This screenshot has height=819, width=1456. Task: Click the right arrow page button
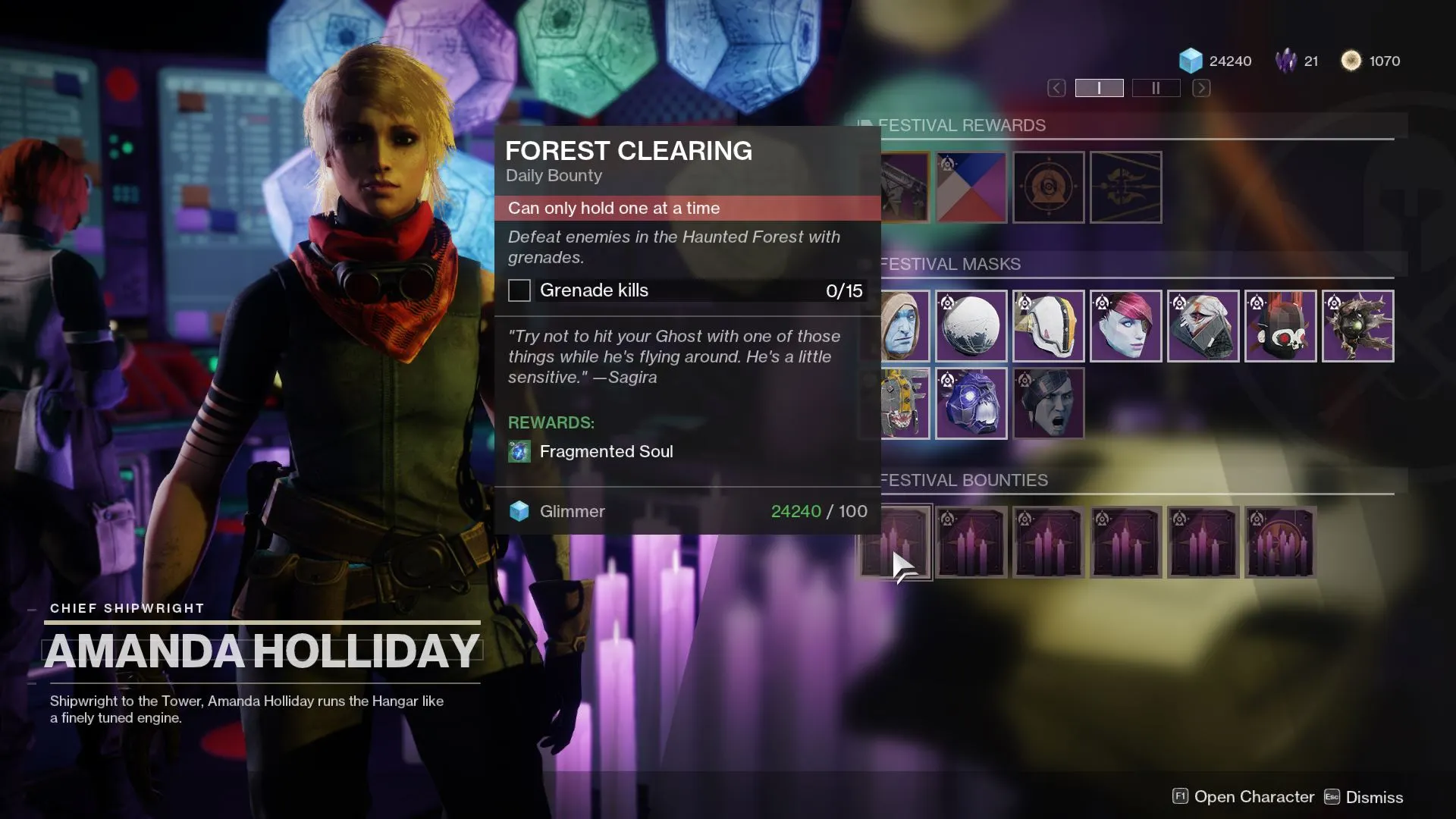click(1201, 88)
